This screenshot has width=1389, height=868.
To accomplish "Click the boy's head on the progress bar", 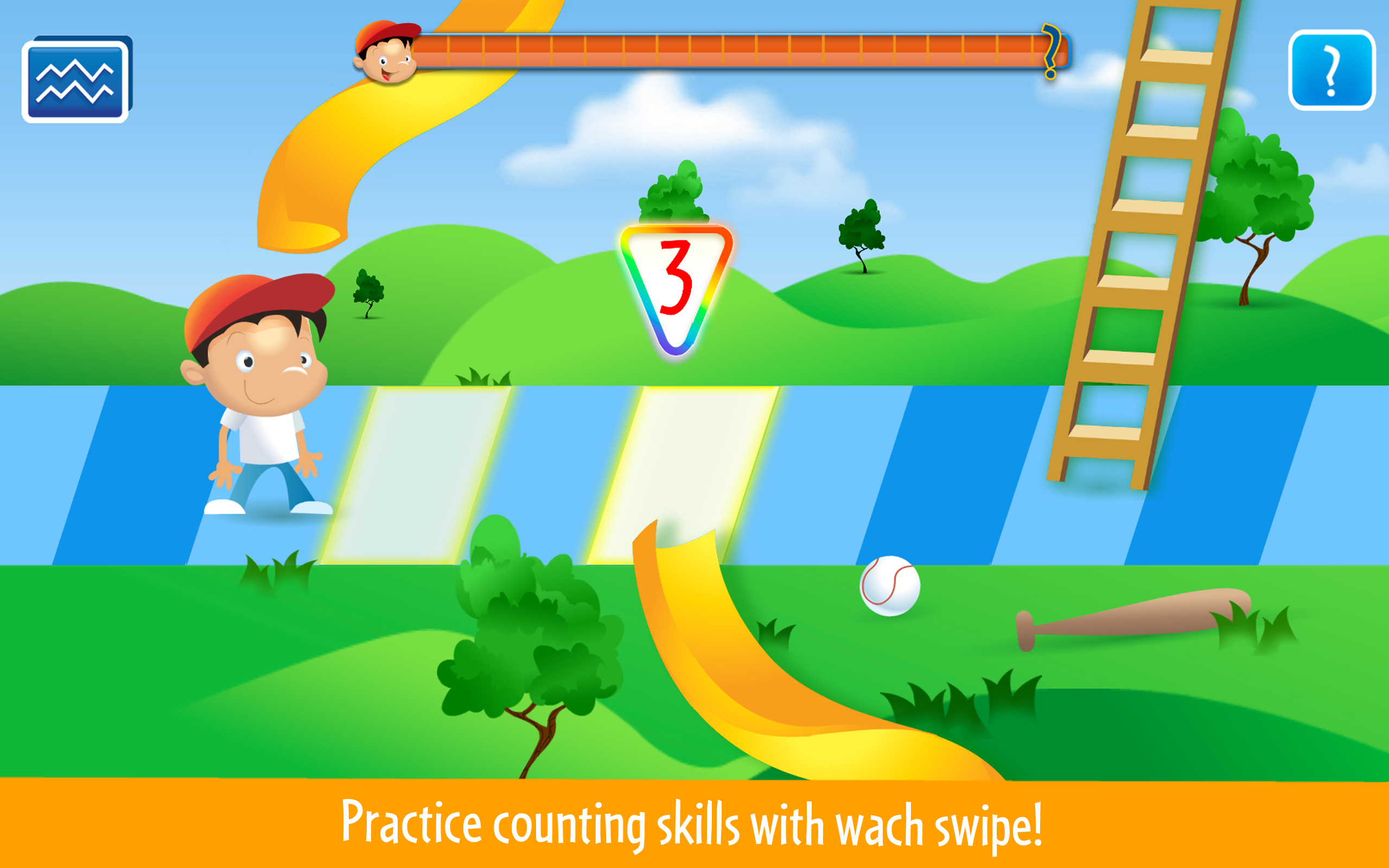I will [387, 55].
